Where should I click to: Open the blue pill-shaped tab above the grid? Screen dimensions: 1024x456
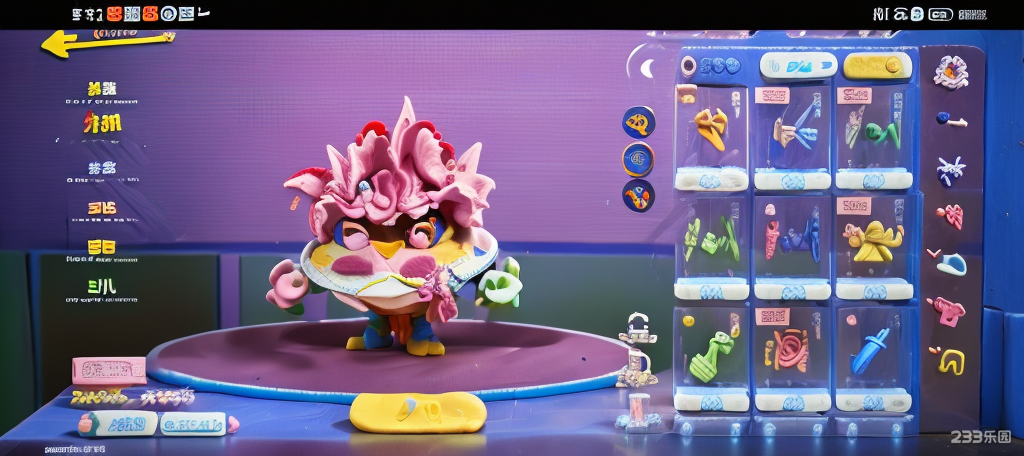tap(796, 67)
